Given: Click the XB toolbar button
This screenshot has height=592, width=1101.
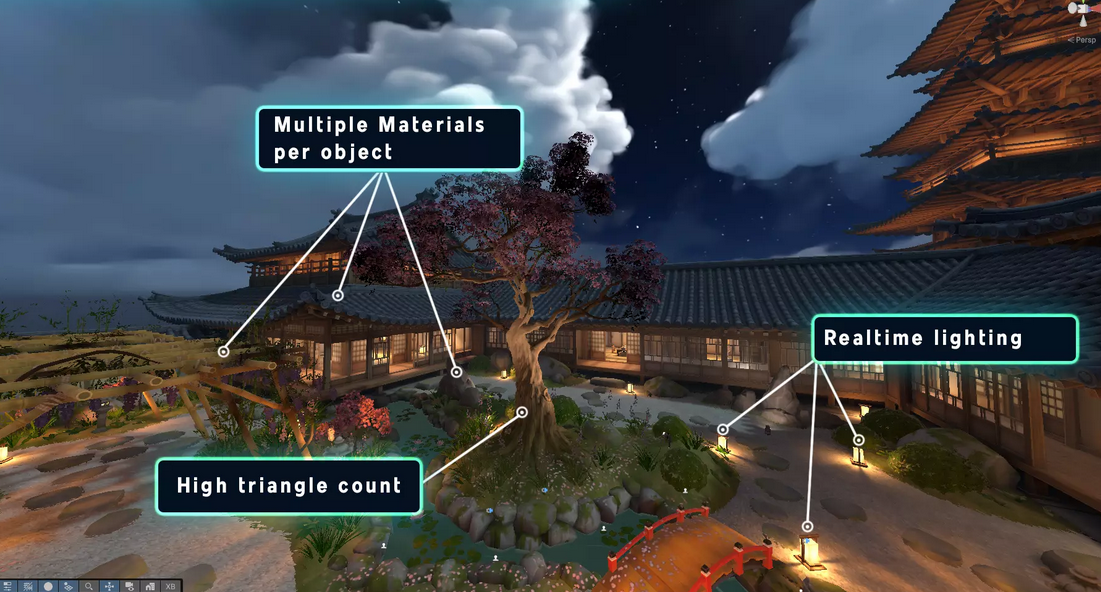Looking at the screenshot, I should (x=170, y=586).
